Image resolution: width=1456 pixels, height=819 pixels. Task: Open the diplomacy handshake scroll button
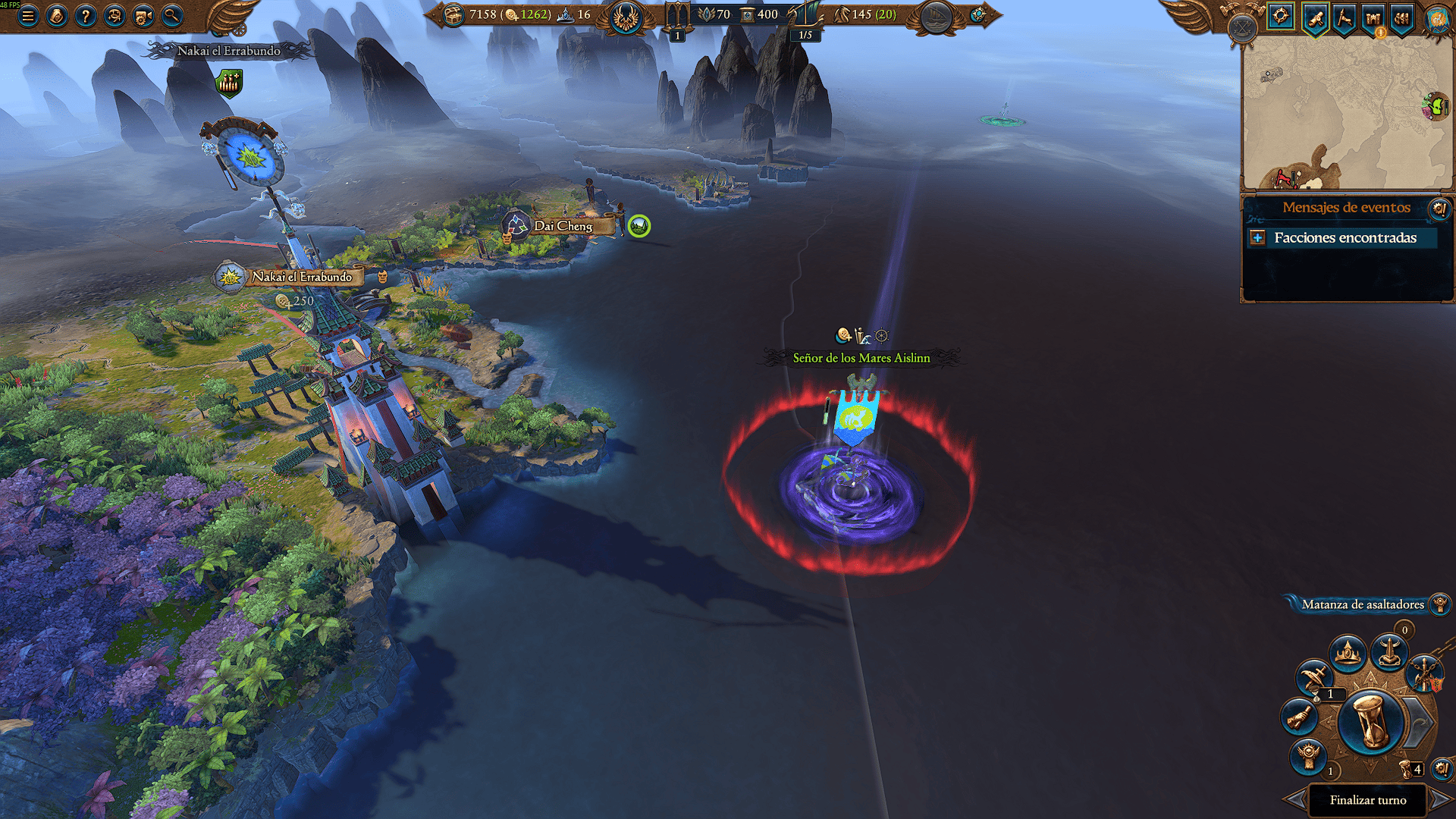click(x=1300, y=717)
